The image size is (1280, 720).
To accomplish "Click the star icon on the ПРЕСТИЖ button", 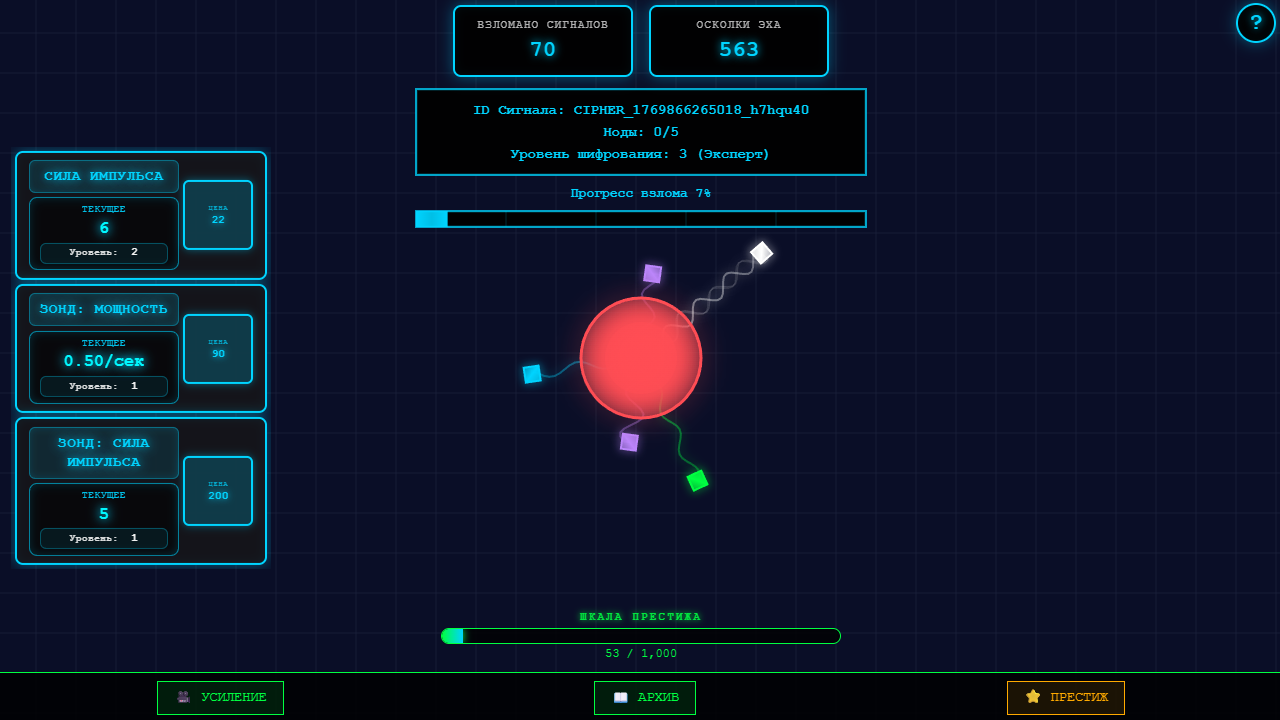I will 1032,697.
